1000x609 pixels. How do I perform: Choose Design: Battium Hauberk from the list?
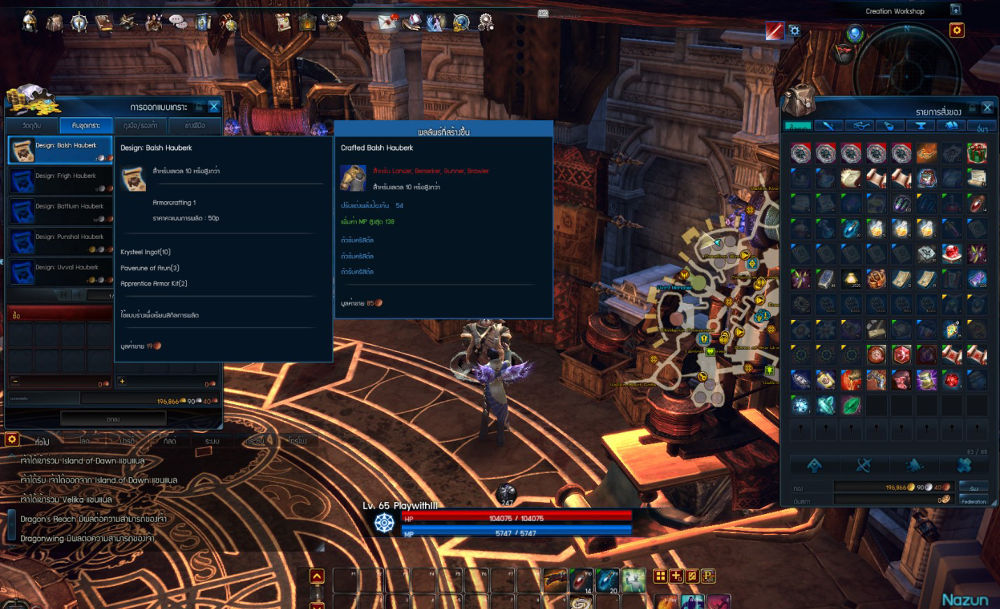point(60,211)
